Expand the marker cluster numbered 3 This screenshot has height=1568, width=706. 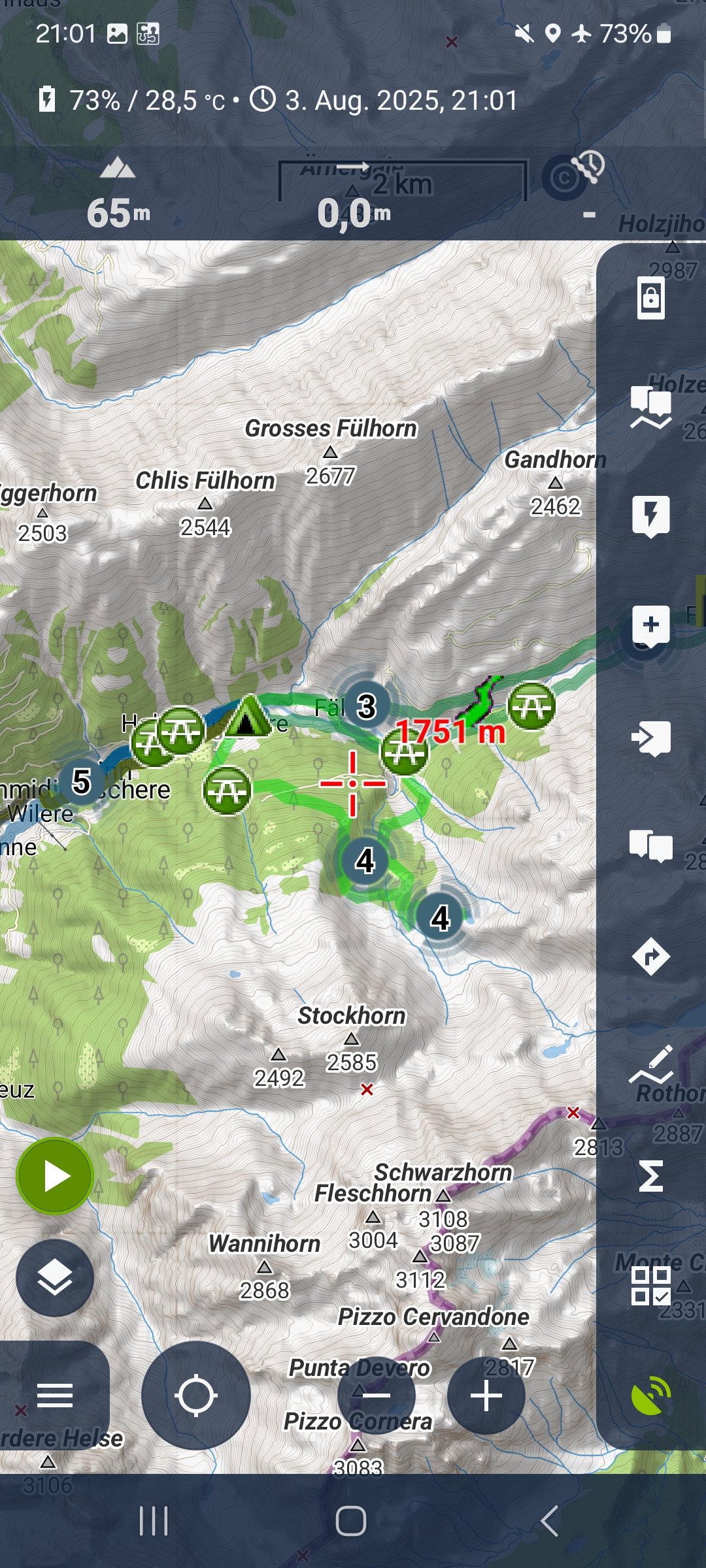click(x=367, y=706)
